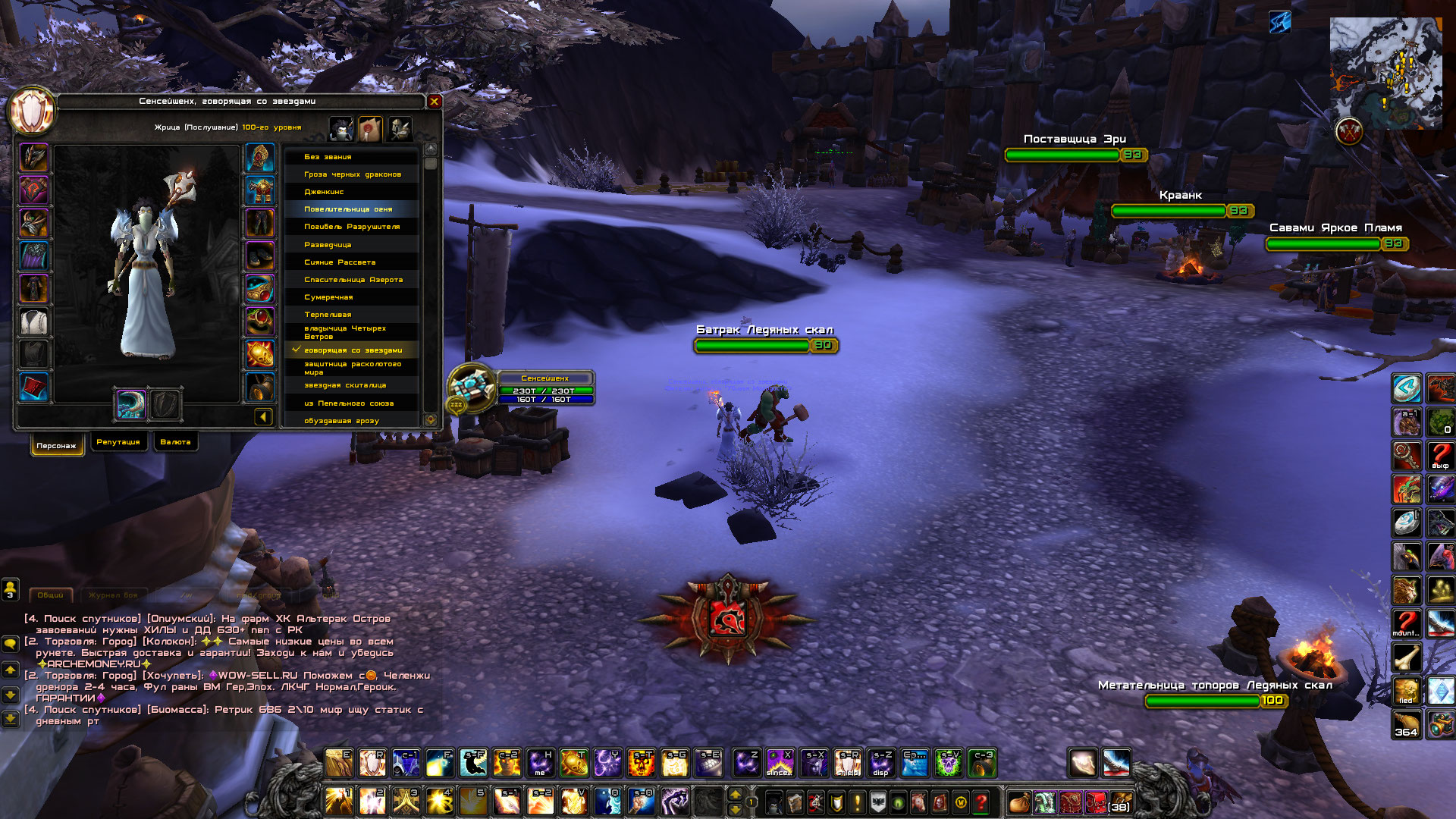Open the Валюта tab

click(x=175, y=442)
